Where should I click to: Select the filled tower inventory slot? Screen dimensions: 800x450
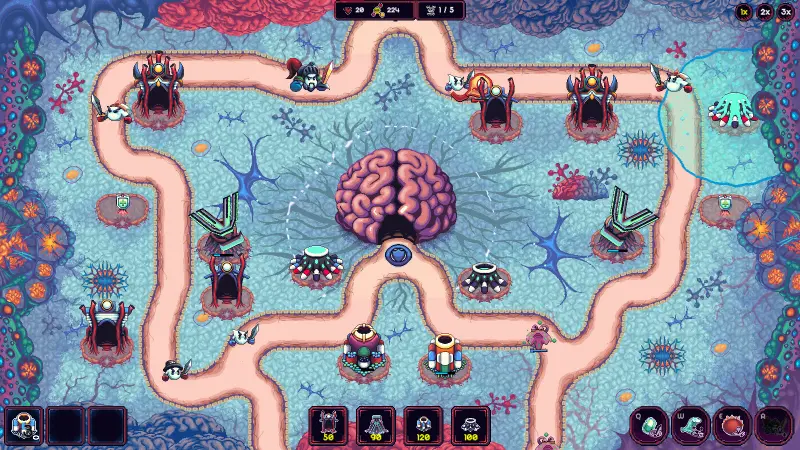click(x=22, y=426)
